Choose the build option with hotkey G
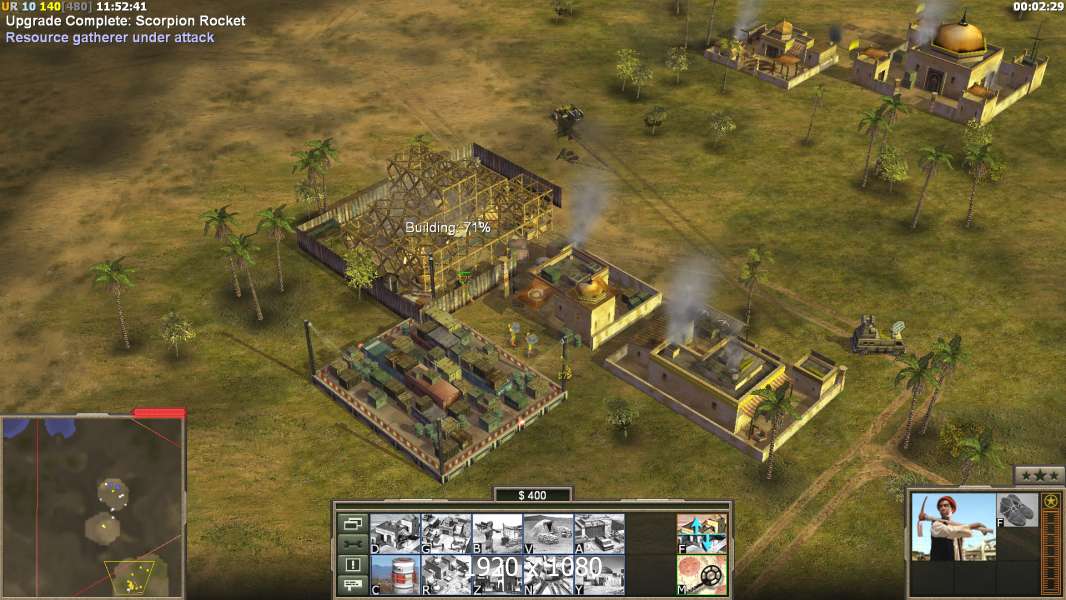The image size is (1066, 600). click(x=446, y=533)
